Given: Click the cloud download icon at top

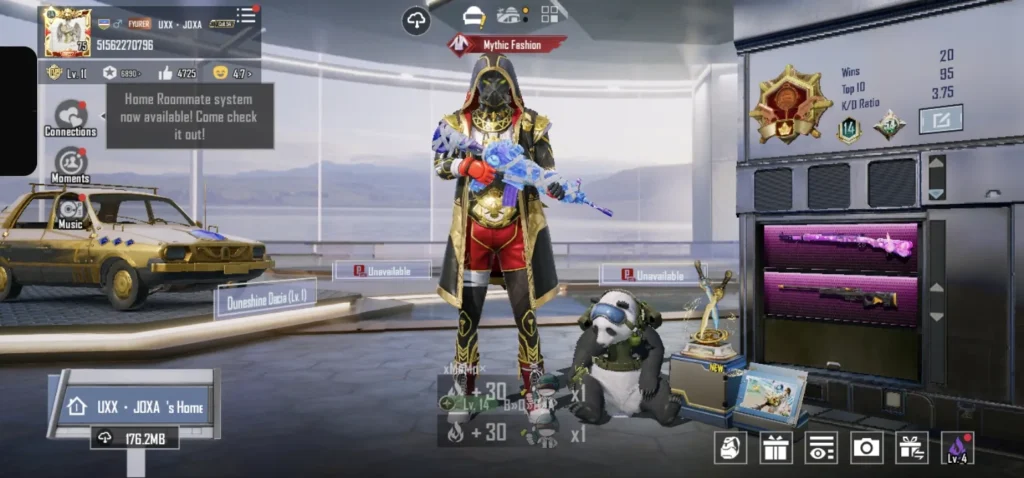Looking at the screenshot, I should (417, 20).
